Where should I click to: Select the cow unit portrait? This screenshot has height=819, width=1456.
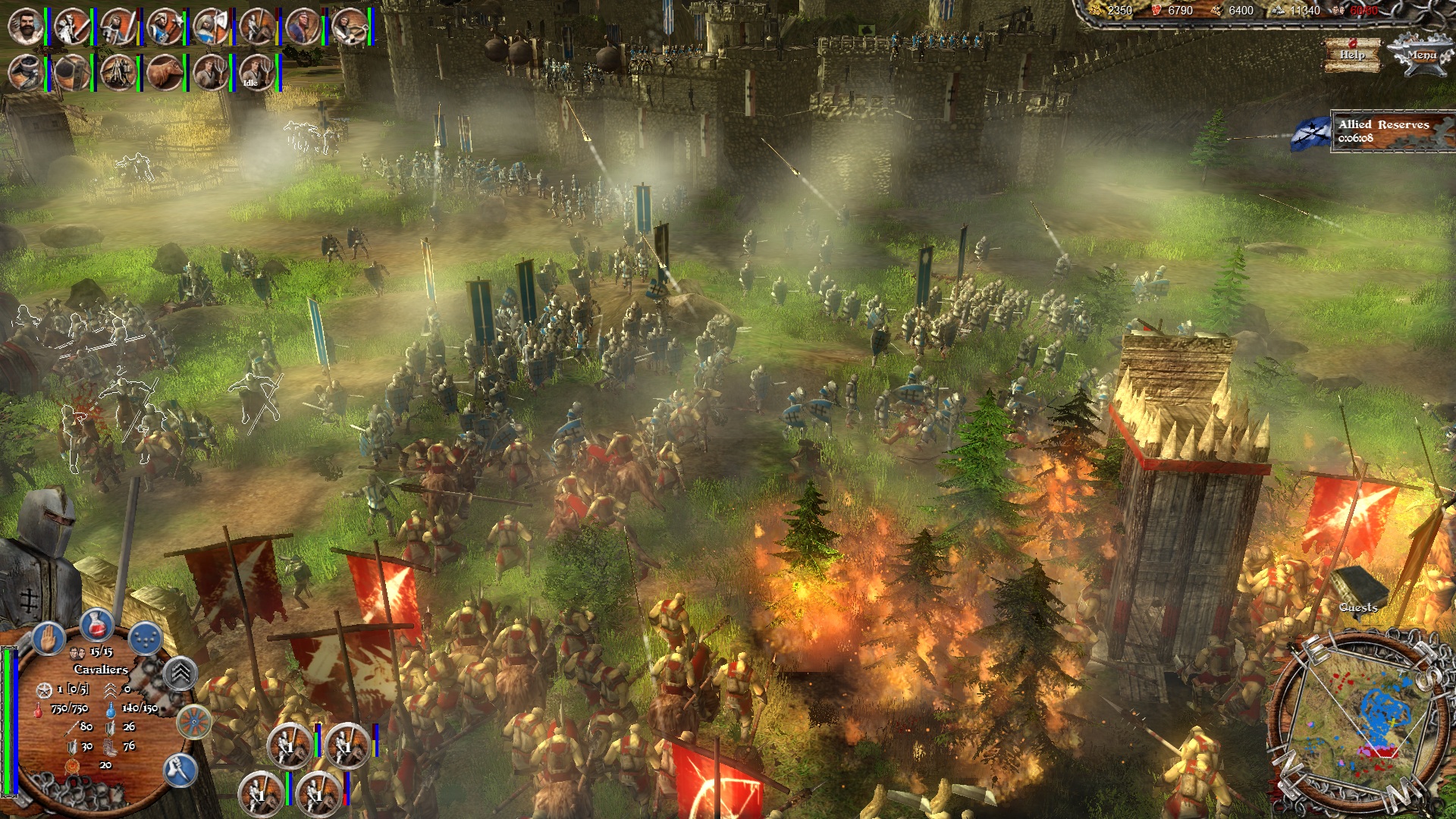164,74
